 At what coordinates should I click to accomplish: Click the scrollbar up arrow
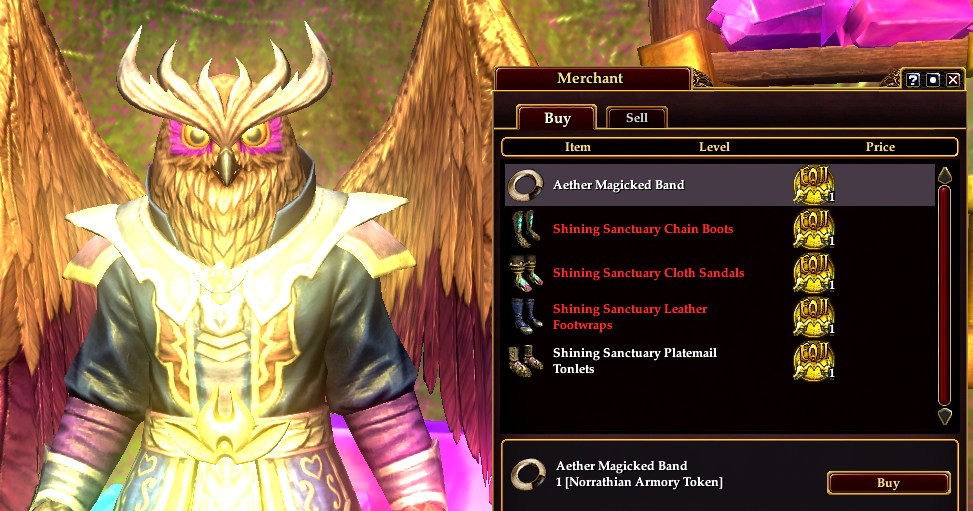pos(944,176)
